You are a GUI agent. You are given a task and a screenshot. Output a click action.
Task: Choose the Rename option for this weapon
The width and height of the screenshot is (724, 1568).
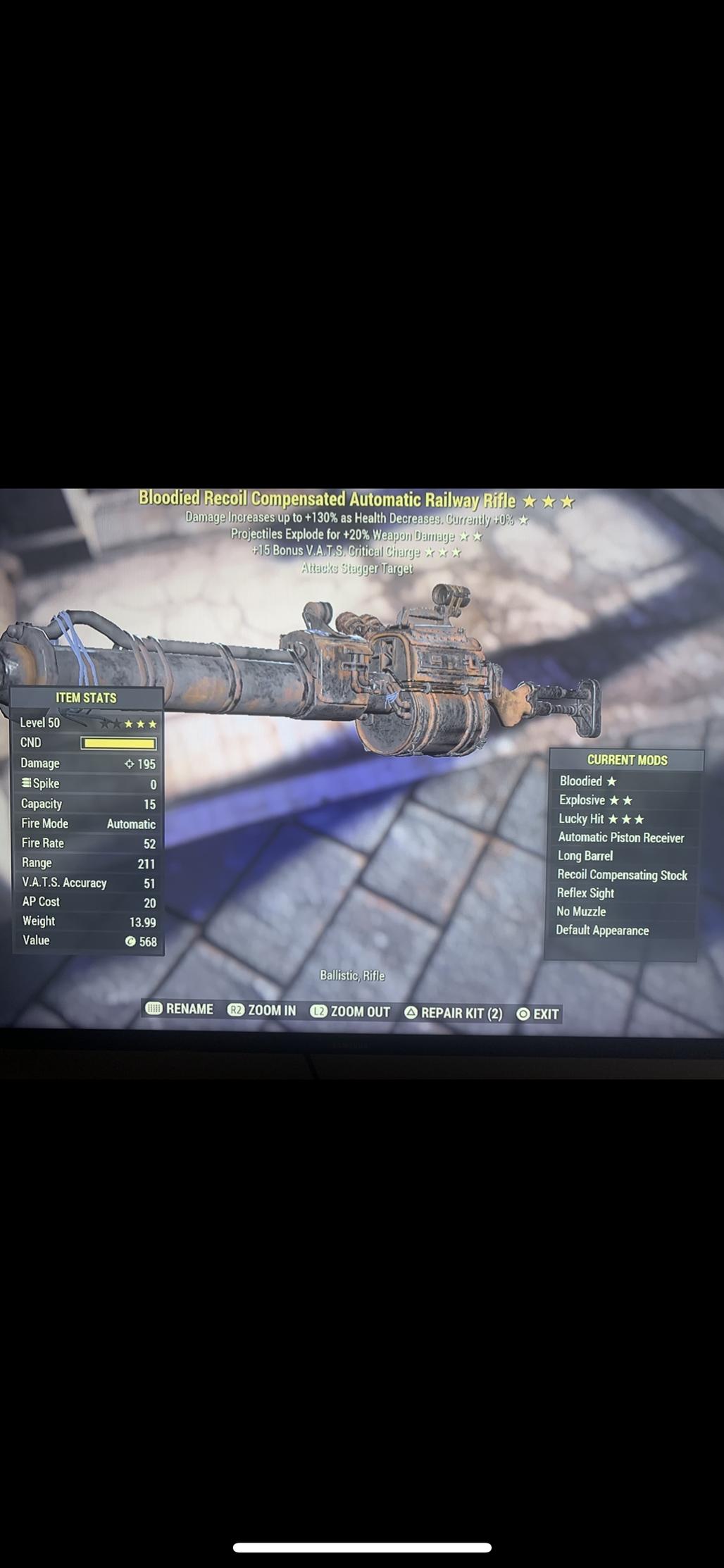coord(180,1009)
